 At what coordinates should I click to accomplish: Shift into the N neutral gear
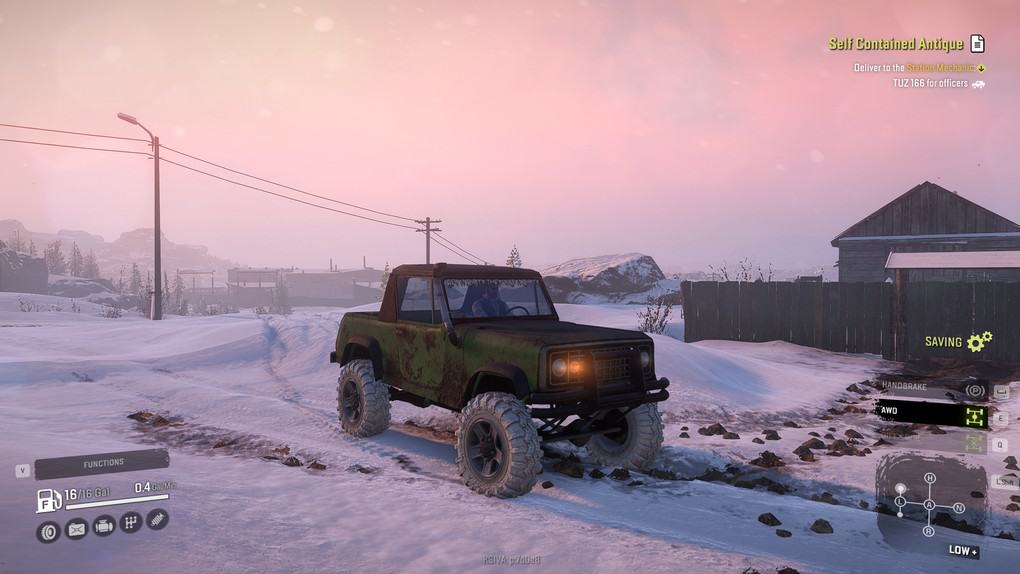[959, 507]
